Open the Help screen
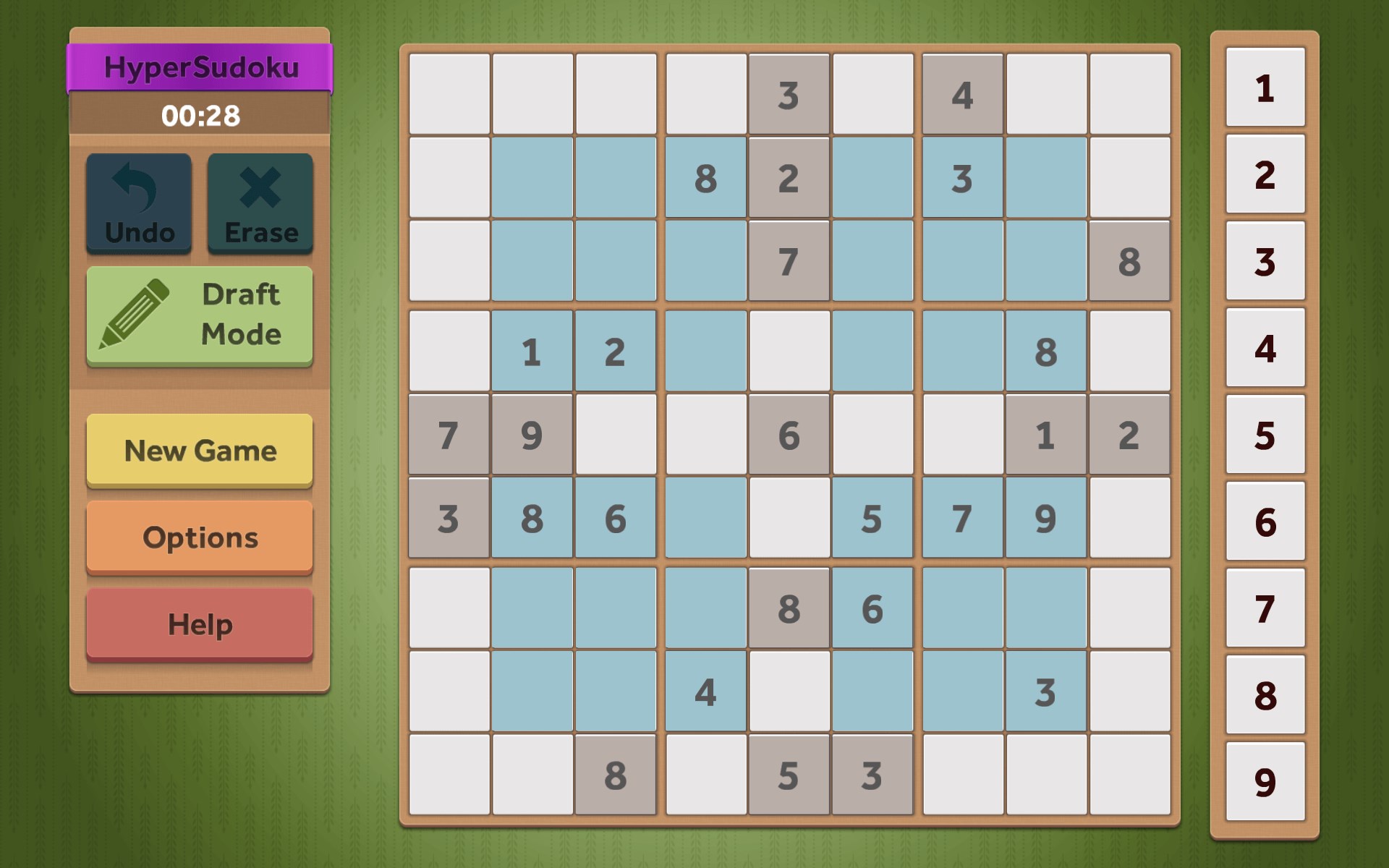 click(x=200, y=623)
